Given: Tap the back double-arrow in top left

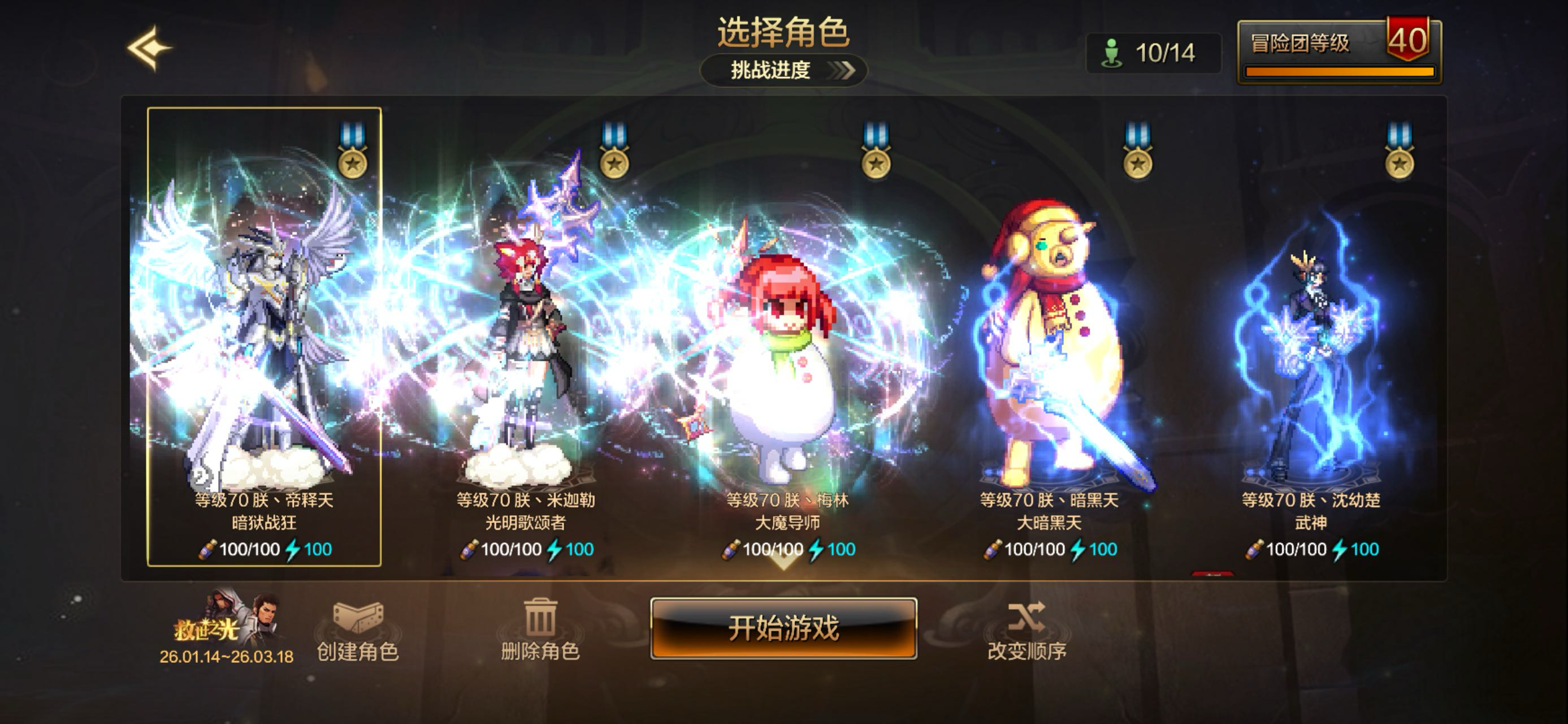Looking at the screenshot, I should (150, 48).
